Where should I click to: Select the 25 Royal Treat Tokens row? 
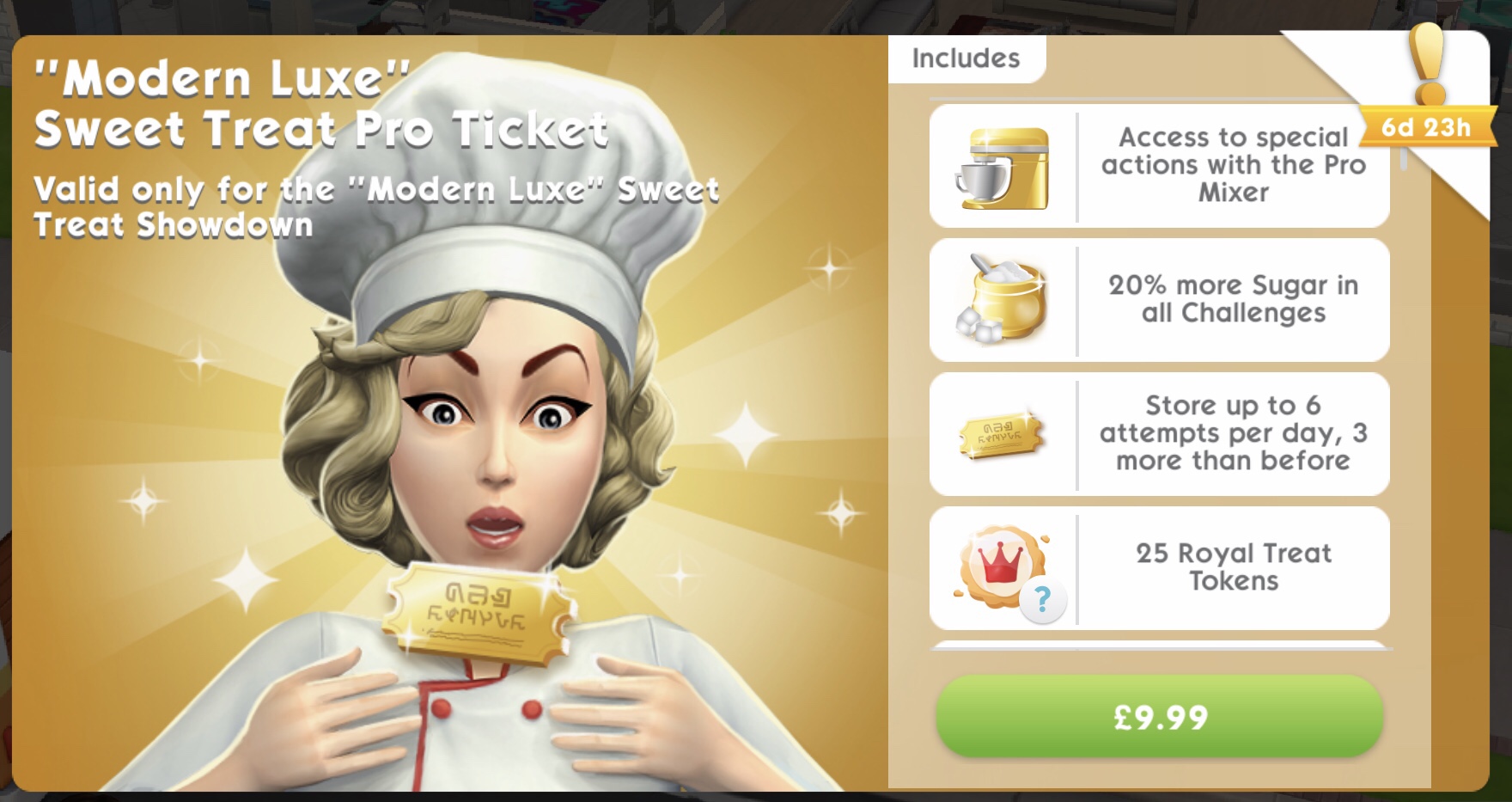click(1159, 568)
